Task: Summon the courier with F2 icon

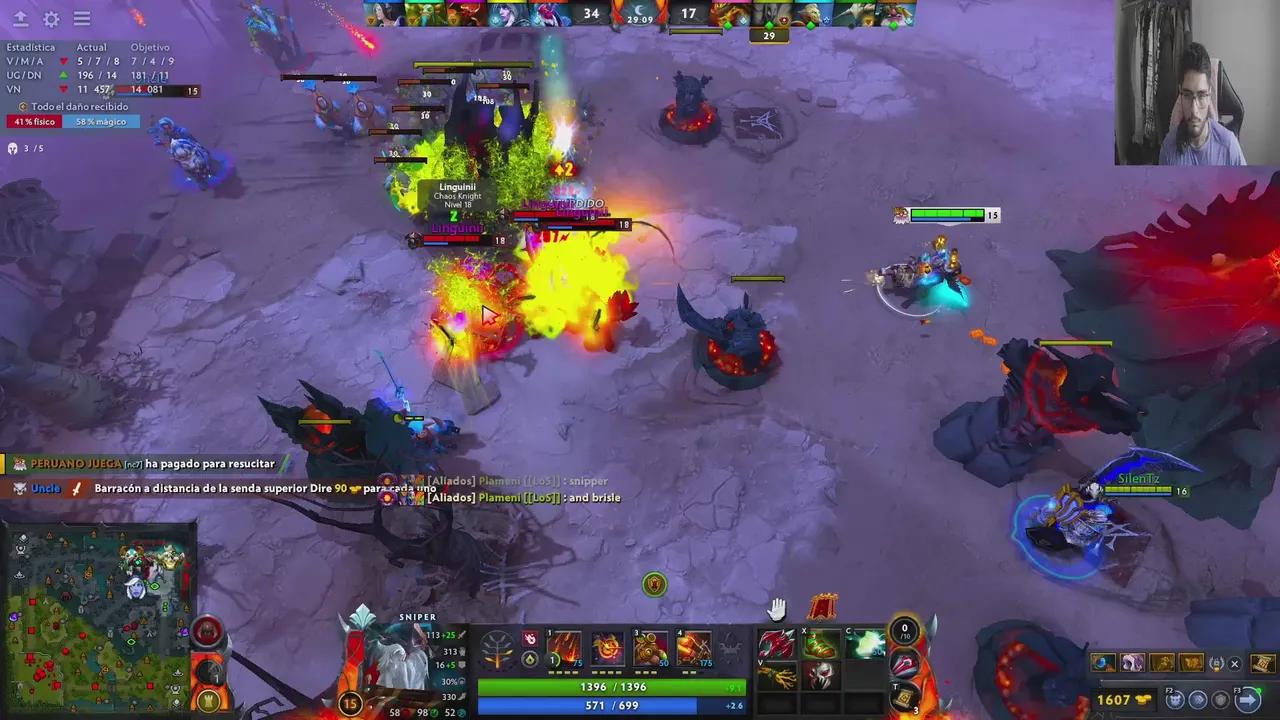Action: 1174,700
